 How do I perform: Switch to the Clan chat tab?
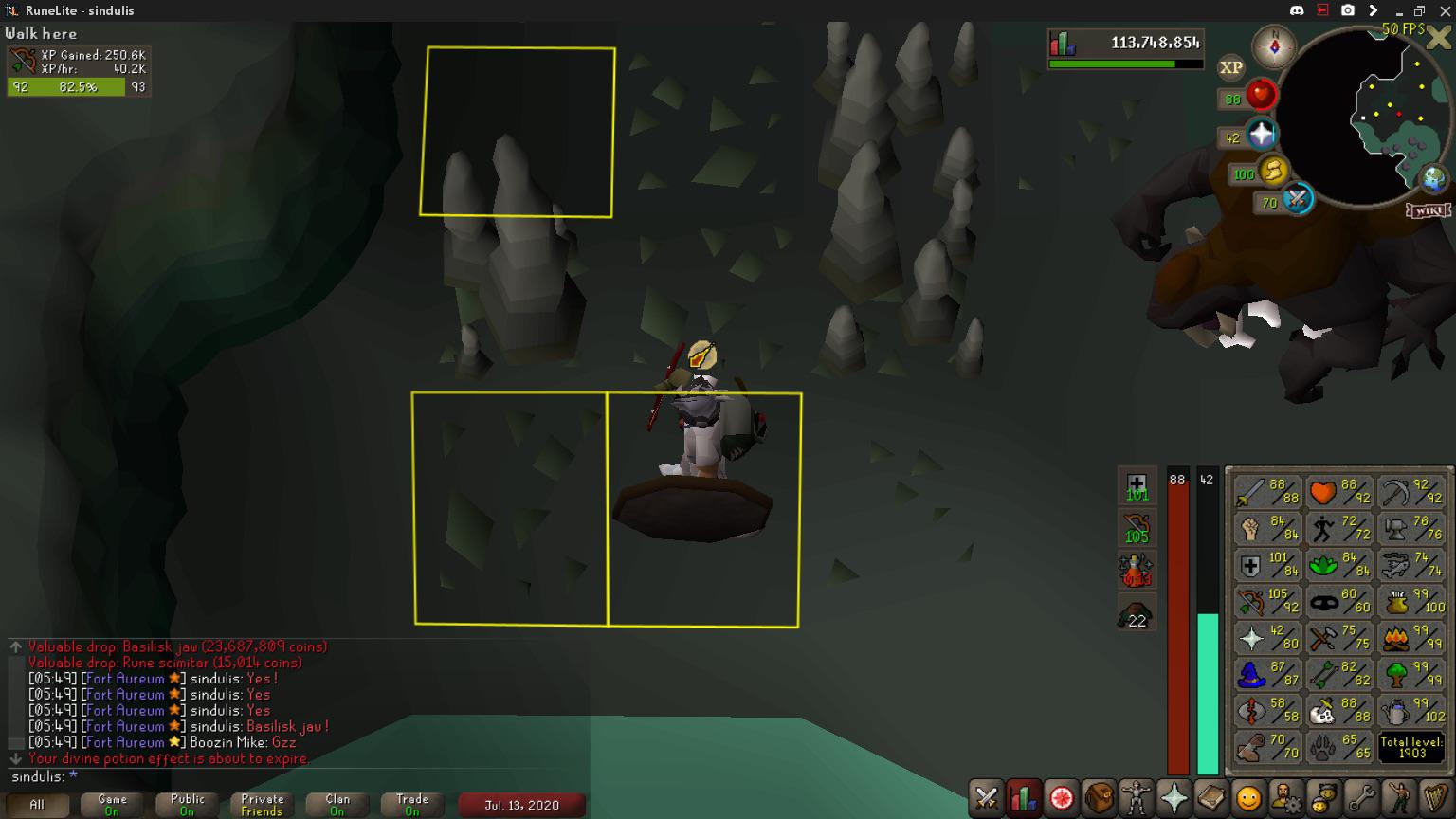click(x=337, y=804)
